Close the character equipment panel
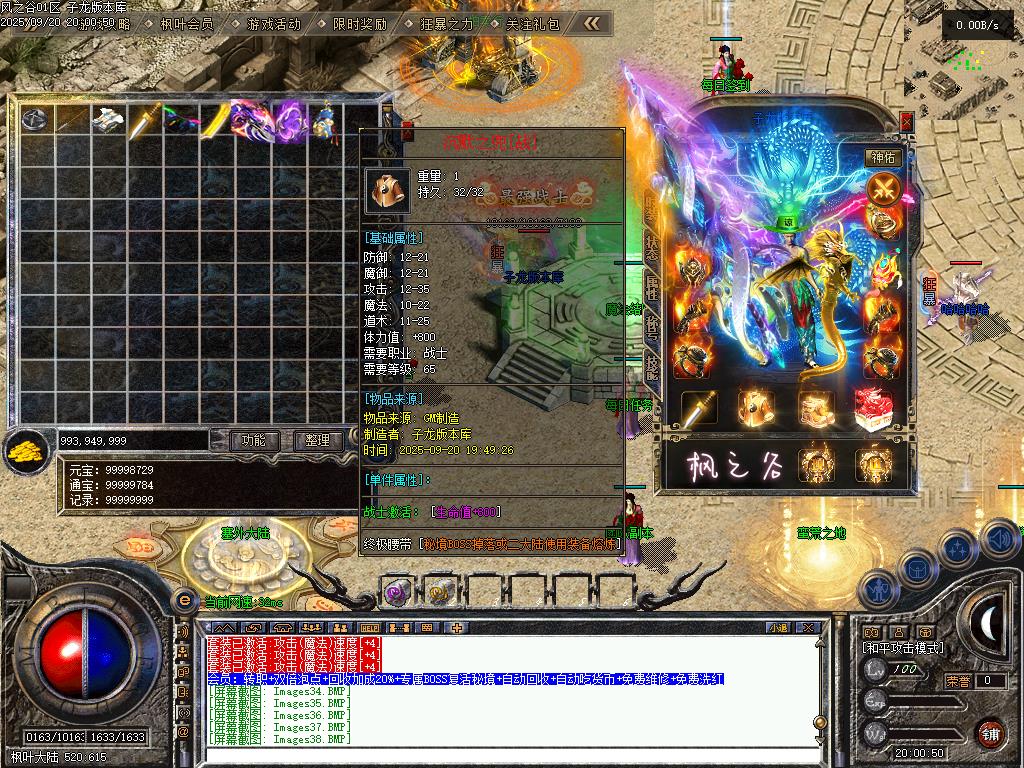 coord(906,121)
